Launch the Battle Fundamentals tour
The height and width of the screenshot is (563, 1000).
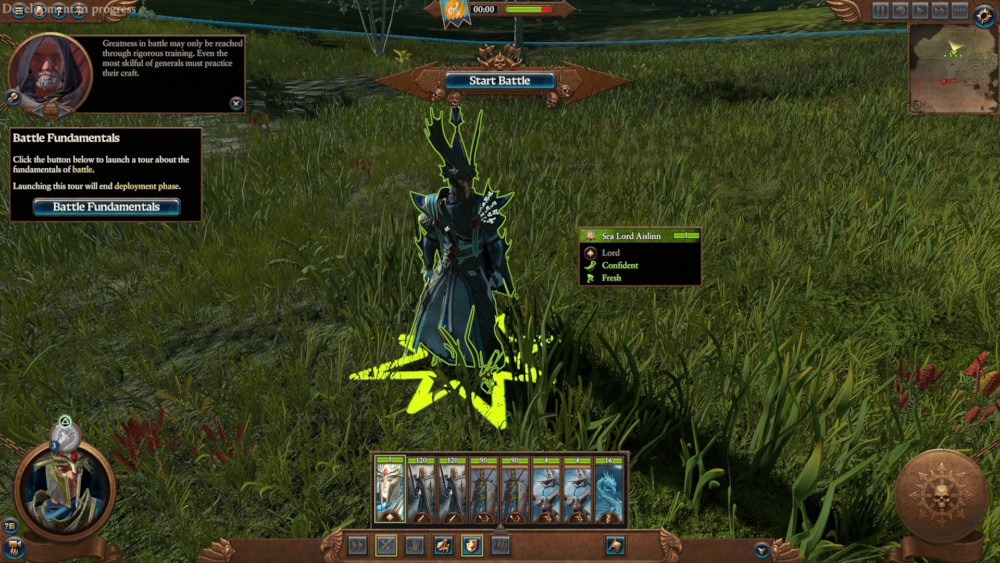pos(106,207)
